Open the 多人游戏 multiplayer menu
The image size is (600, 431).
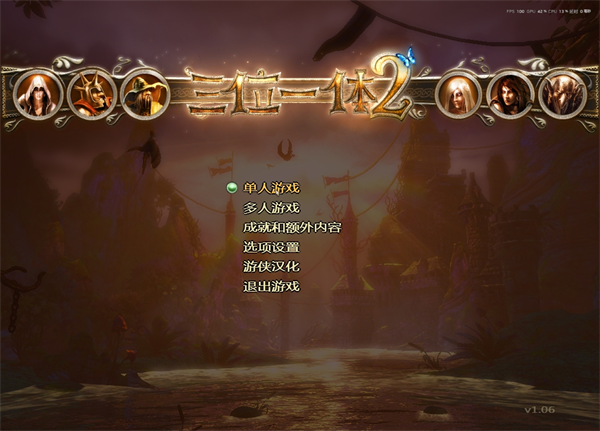pyautogui.click(x=271, y=208)
